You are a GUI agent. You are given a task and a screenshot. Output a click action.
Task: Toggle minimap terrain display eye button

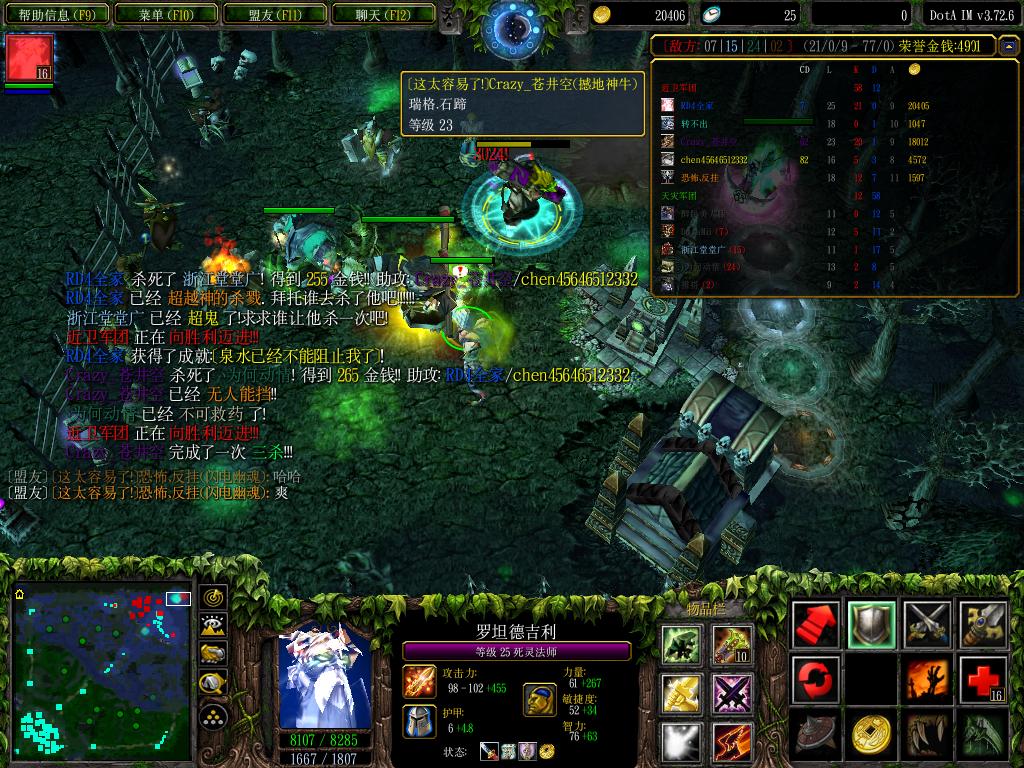(213, 626)
